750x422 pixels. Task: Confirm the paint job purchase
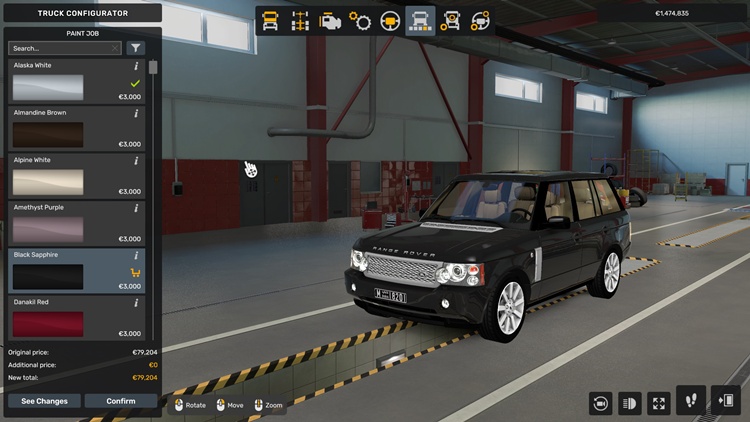click(x=120, y=401)
